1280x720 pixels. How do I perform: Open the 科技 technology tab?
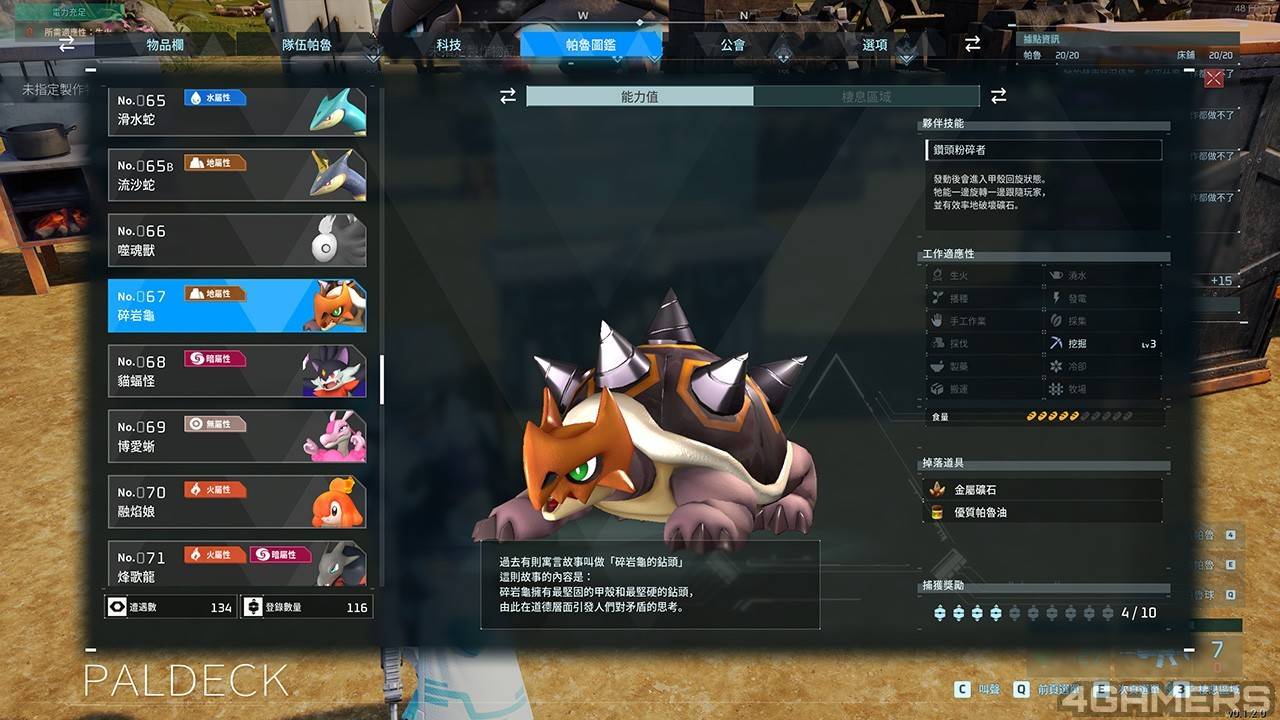449,45
